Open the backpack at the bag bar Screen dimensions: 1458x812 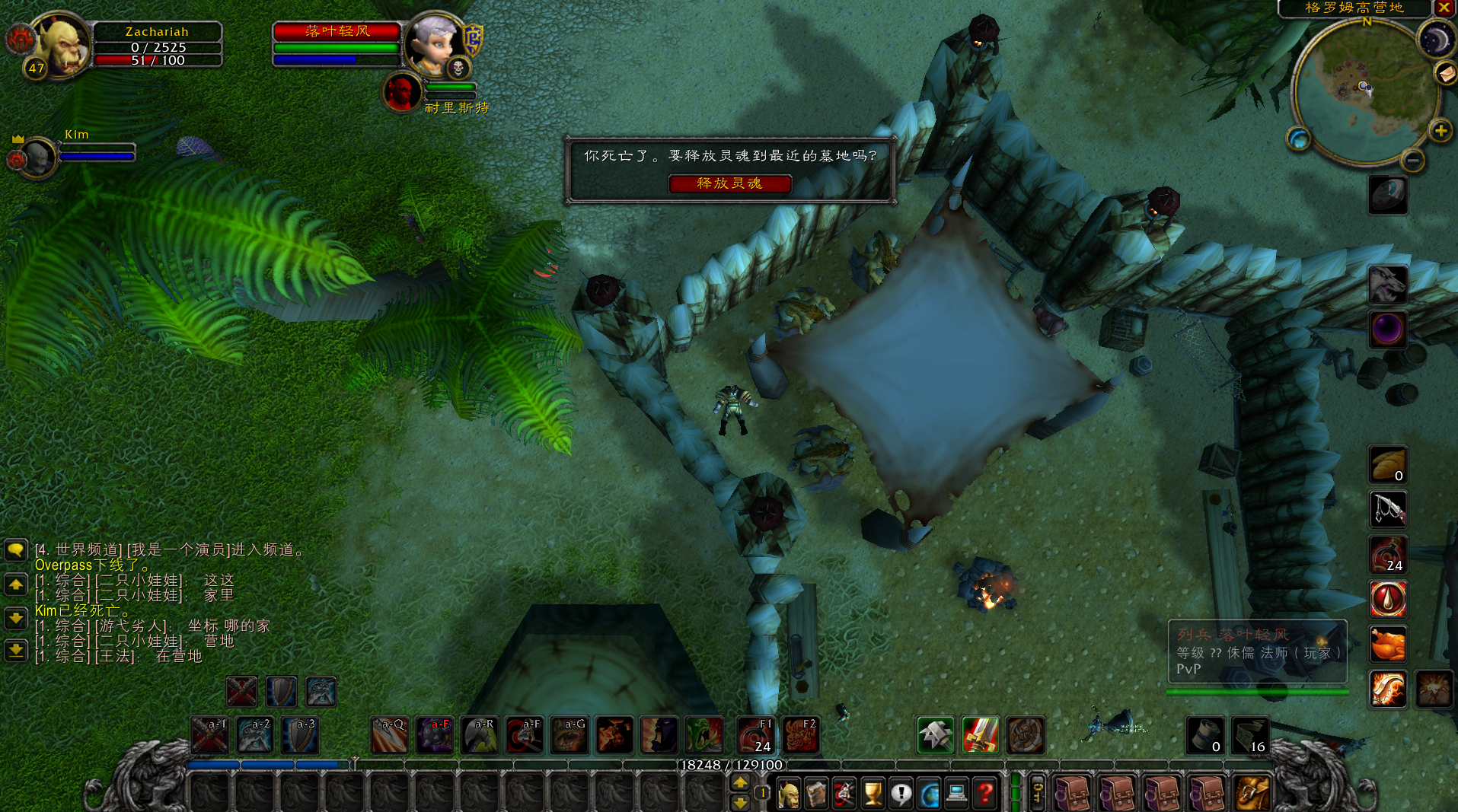(x=1252, y=794)
